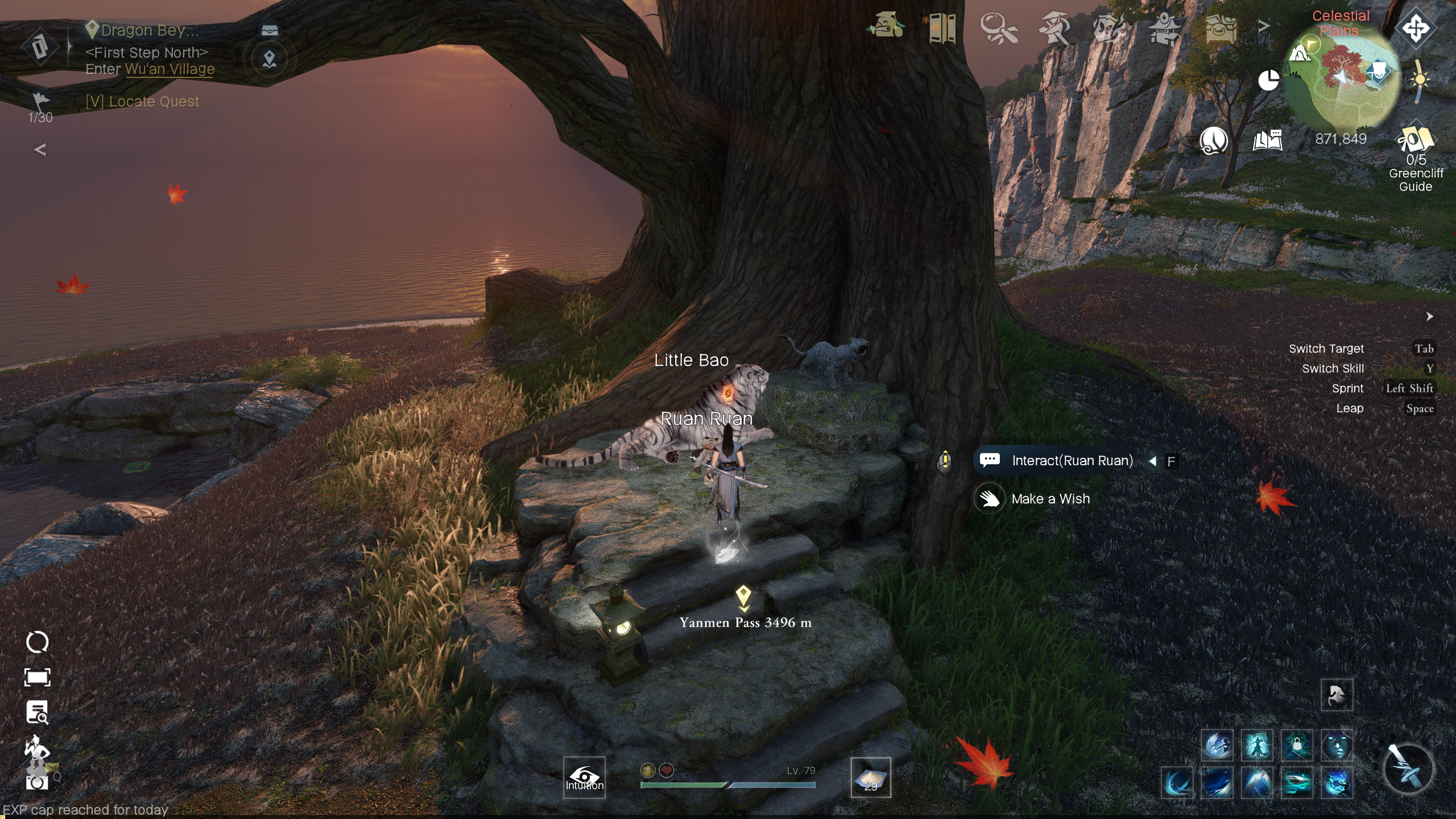Activate the glowing-eyed hooded face skill
Viewport: 1456px width, 819px height.
[1337, 745]
